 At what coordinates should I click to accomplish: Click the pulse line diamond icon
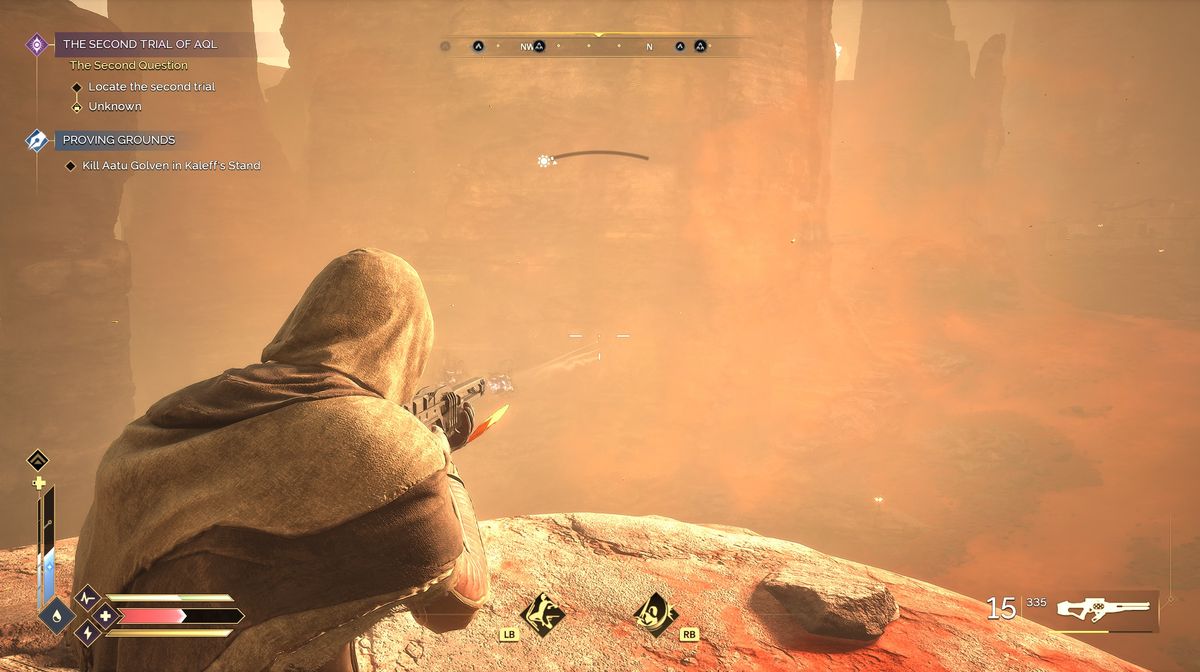click(x=87, y=599)
